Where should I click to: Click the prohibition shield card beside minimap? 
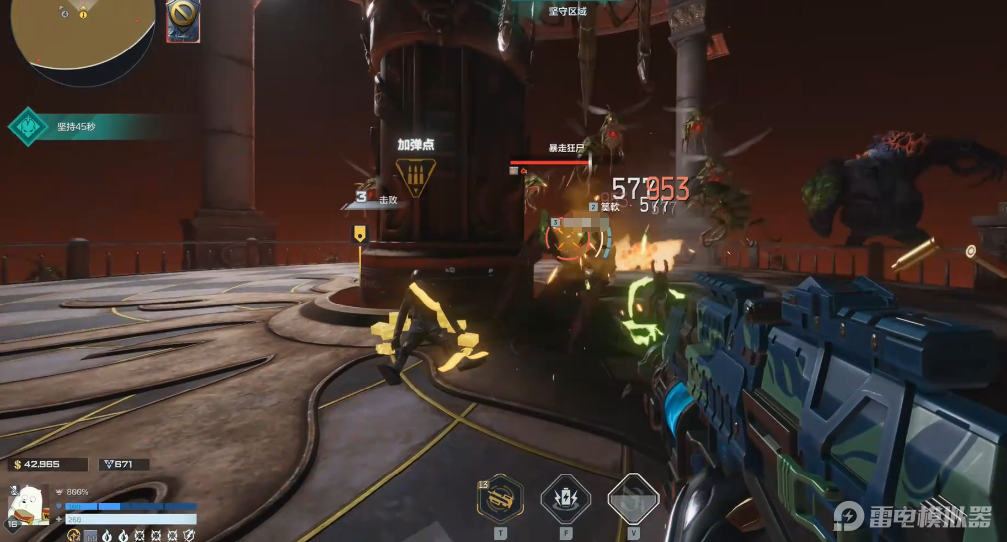(x=184, y=20)
